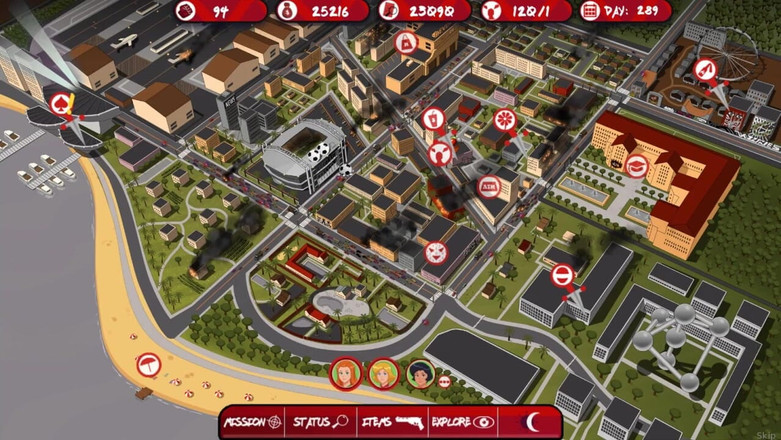Click the crescent moon night button
The width and height of the screenshot is (781, 440).
[x=533, y=422]
